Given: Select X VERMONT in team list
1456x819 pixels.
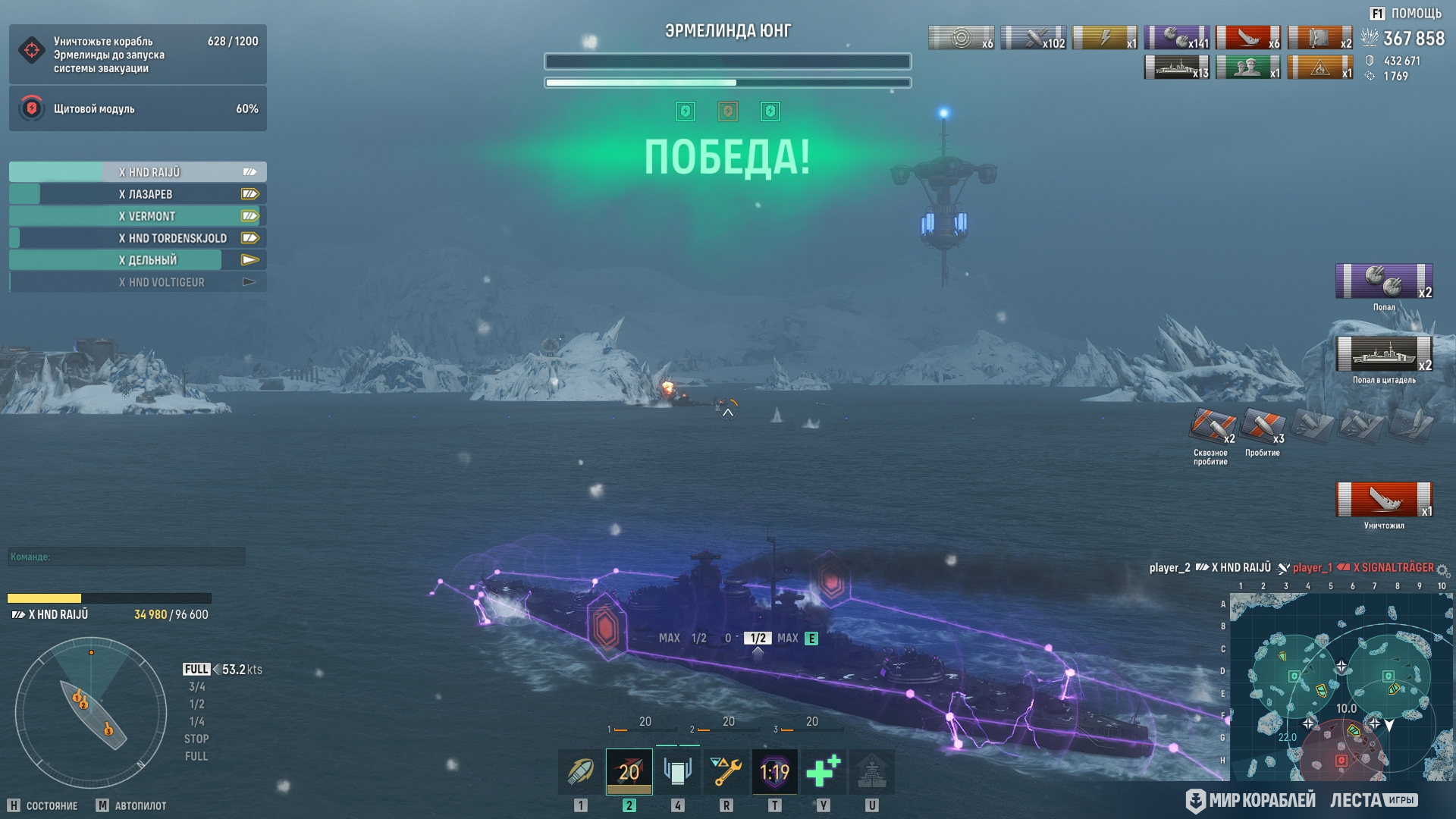Looking at the screenshot, I should 138,216.
